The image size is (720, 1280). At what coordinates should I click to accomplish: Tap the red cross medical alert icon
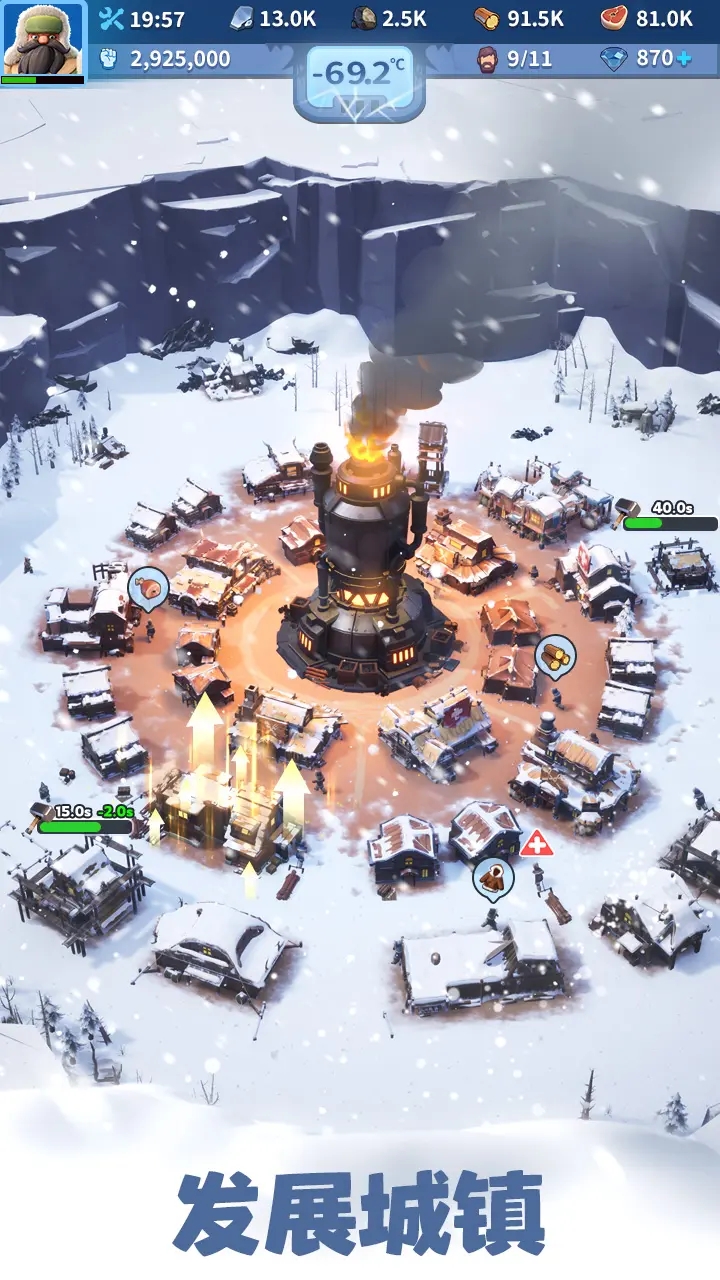point(535,844)
